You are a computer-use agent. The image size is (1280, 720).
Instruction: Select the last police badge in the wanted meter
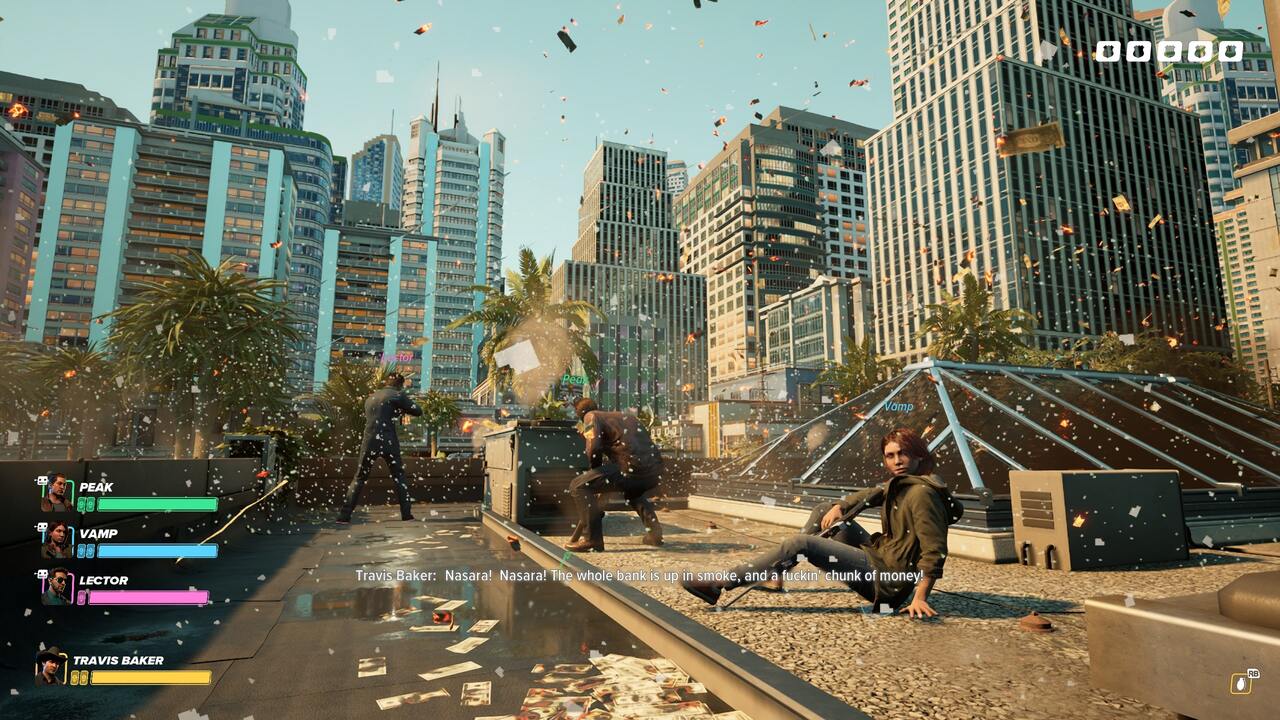coord(1232,50)
